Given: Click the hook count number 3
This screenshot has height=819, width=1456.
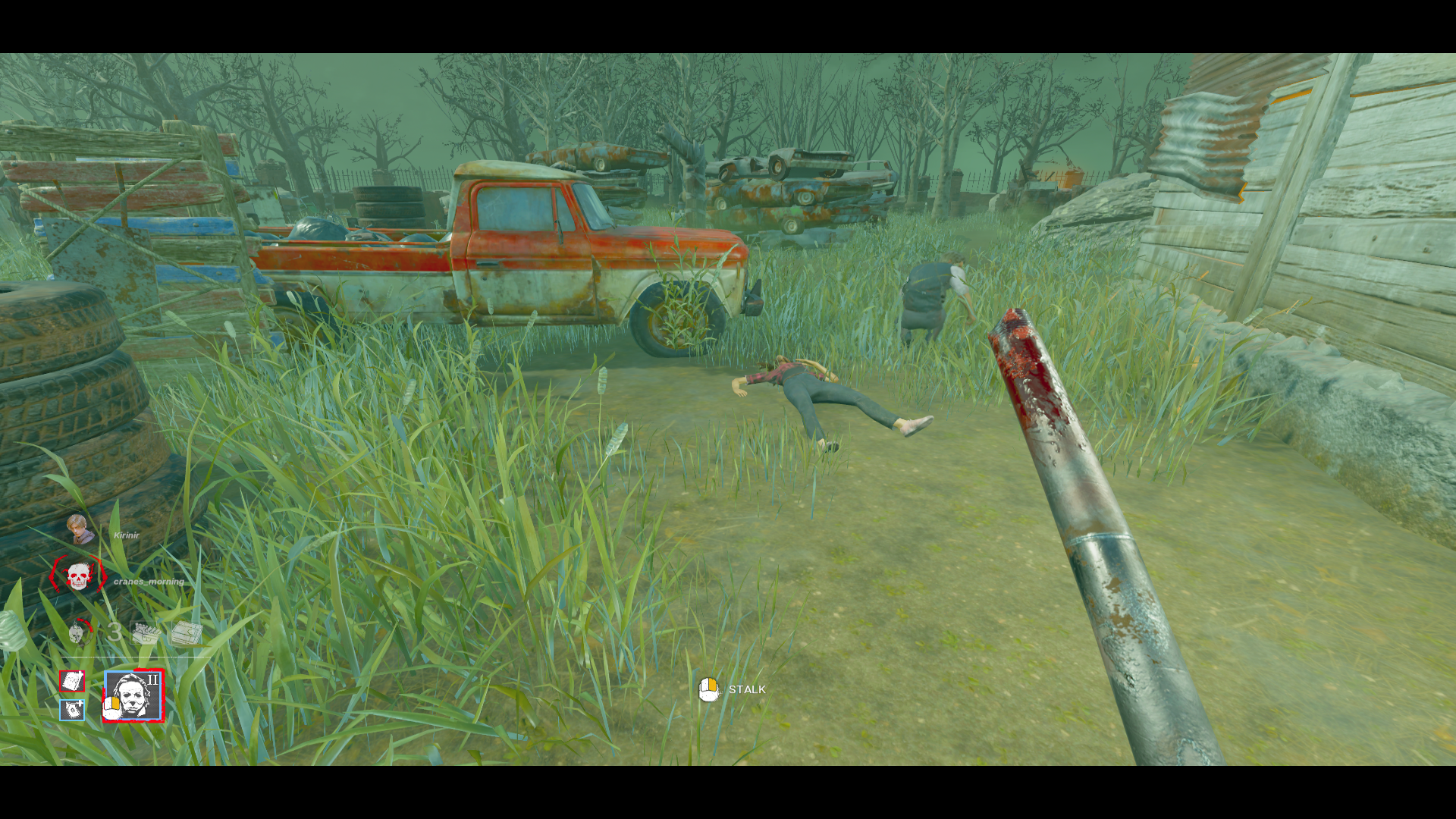Looking at the screenshot, I should (114, 631).
